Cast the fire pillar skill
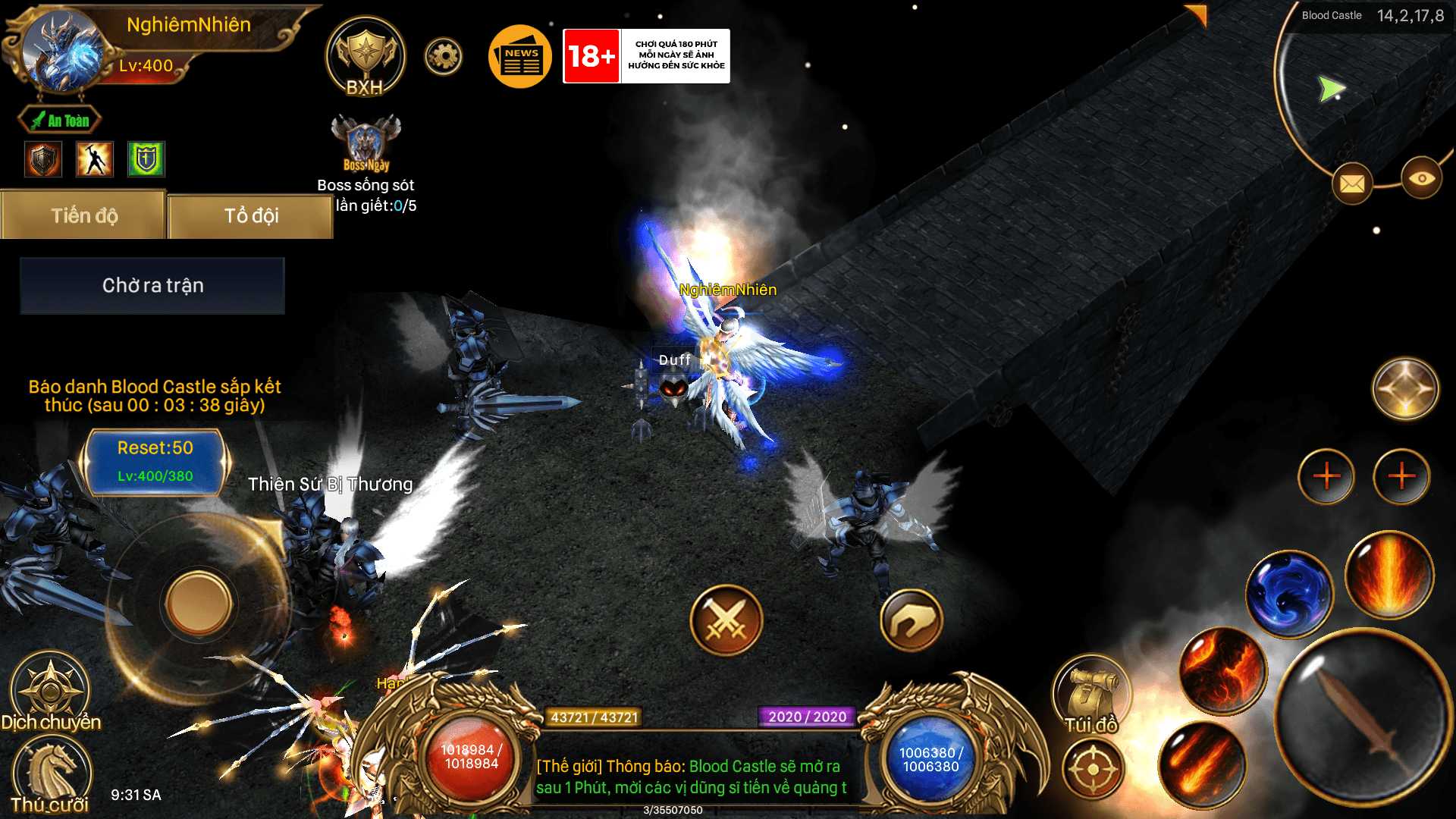1456x819 pixels. 1389,574
